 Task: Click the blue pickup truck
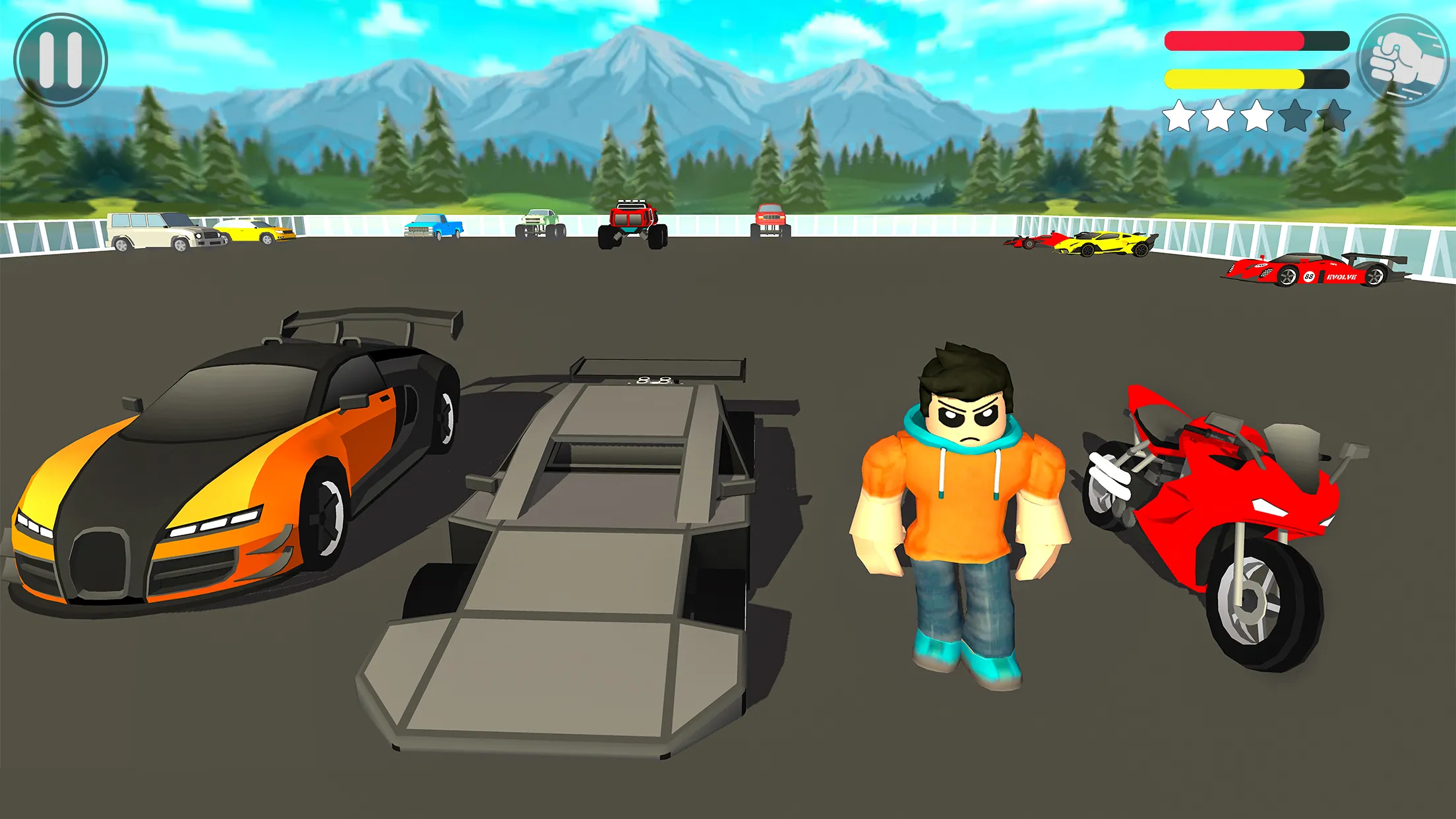tap(434, 228)
